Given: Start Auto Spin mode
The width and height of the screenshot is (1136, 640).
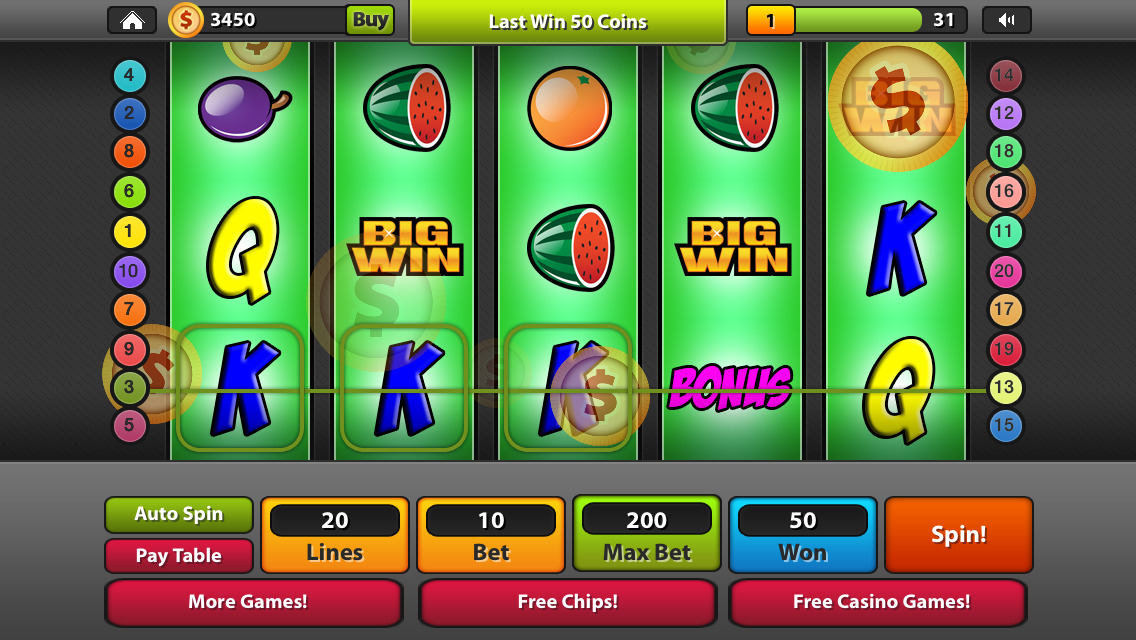Looking at the screenshot, I should [x=178, y=514].
